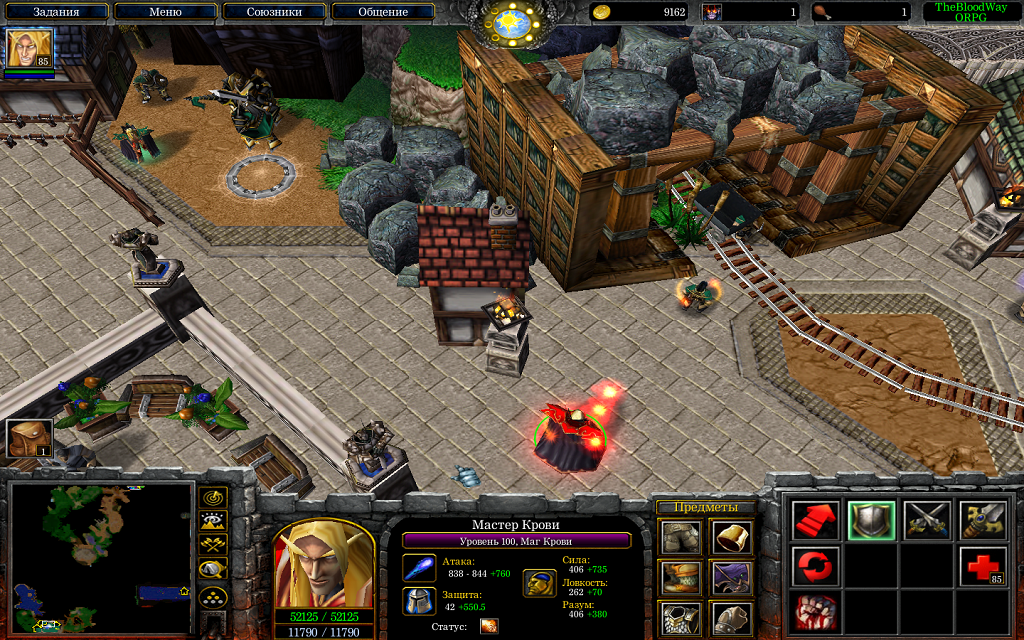Activate the crossed swords attack command
1024x640 pixels.
(926, 520)
